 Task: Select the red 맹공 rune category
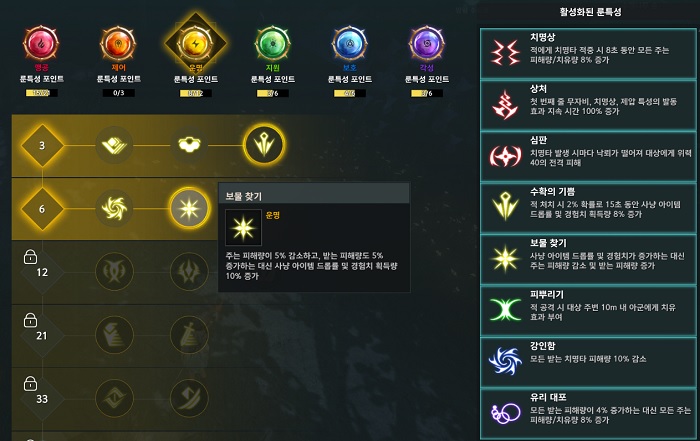click(42, 45)
